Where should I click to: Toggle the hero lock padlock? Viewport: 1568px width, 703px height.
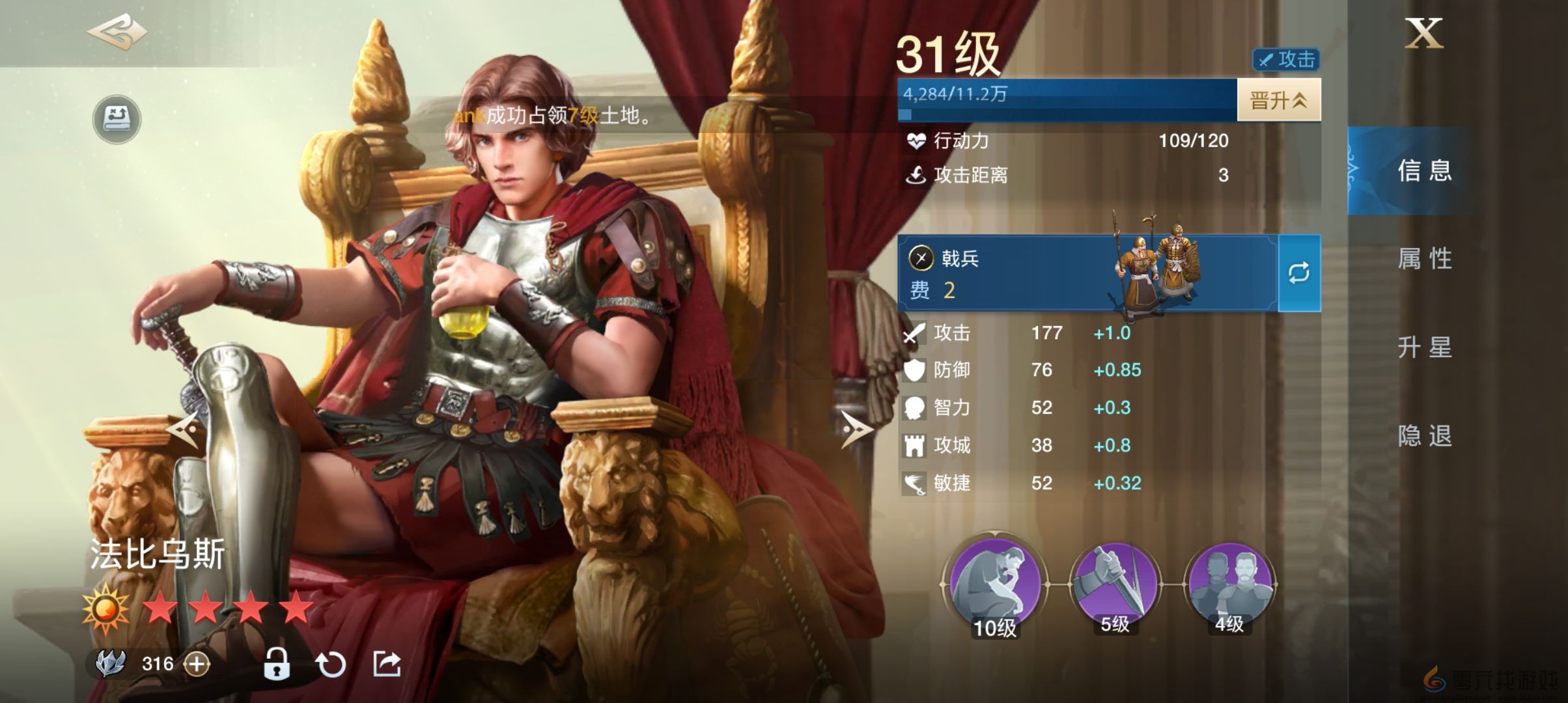pos(276,664)
